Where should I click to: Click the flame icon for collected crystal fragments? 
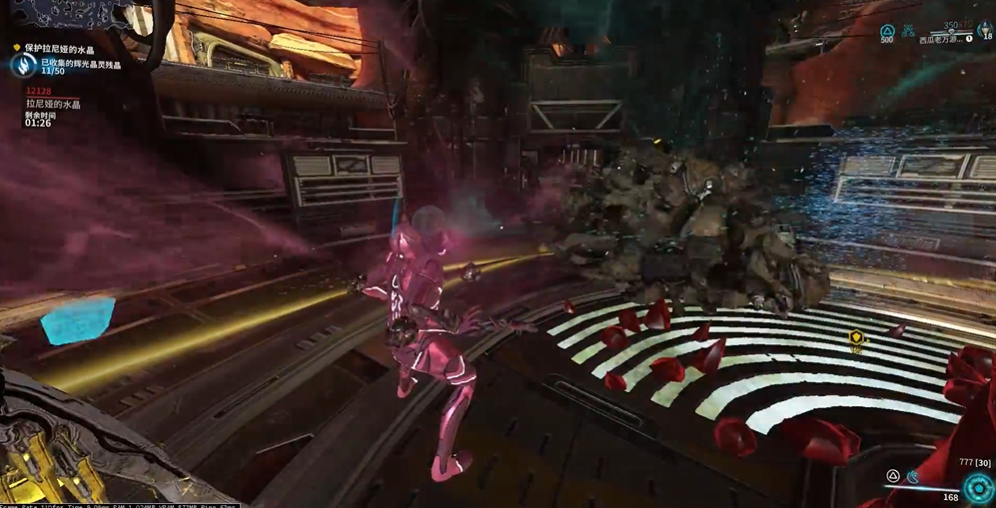(23, 66)
